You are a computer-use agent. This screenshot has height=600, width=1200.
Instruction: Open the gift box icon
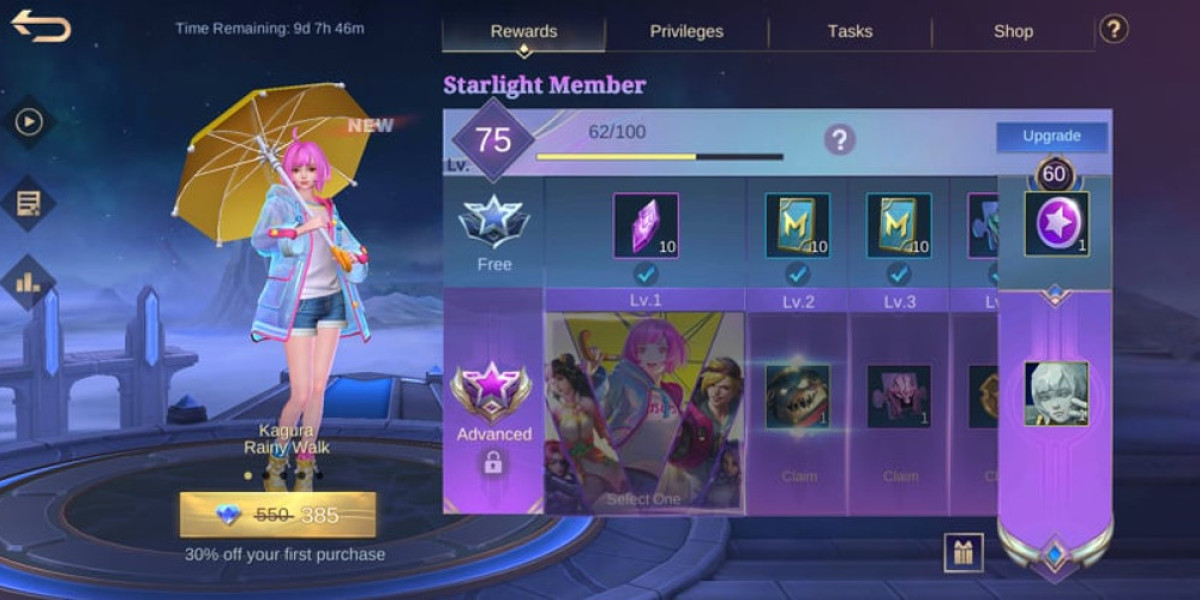[963, 552]
